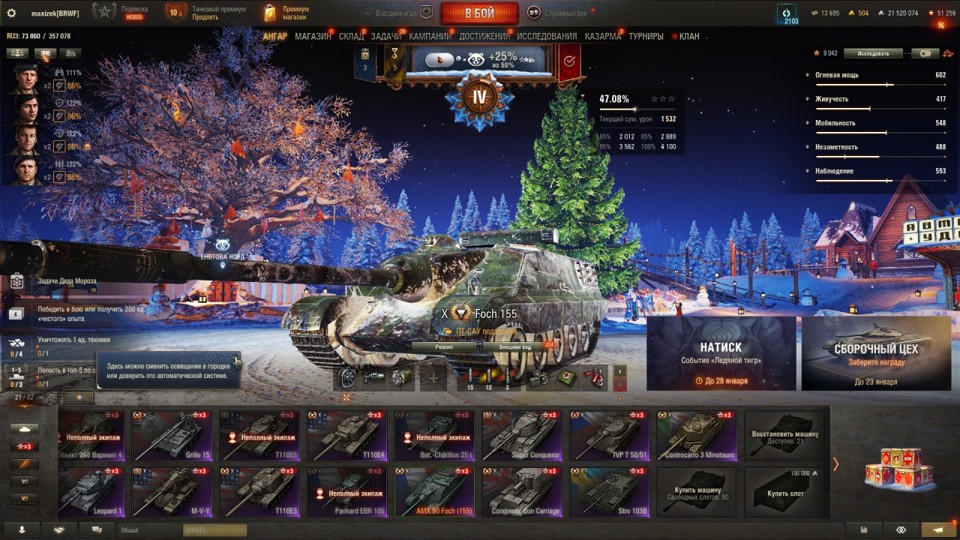Open the МАГАЗИН tab

click(x=313, y=37)
